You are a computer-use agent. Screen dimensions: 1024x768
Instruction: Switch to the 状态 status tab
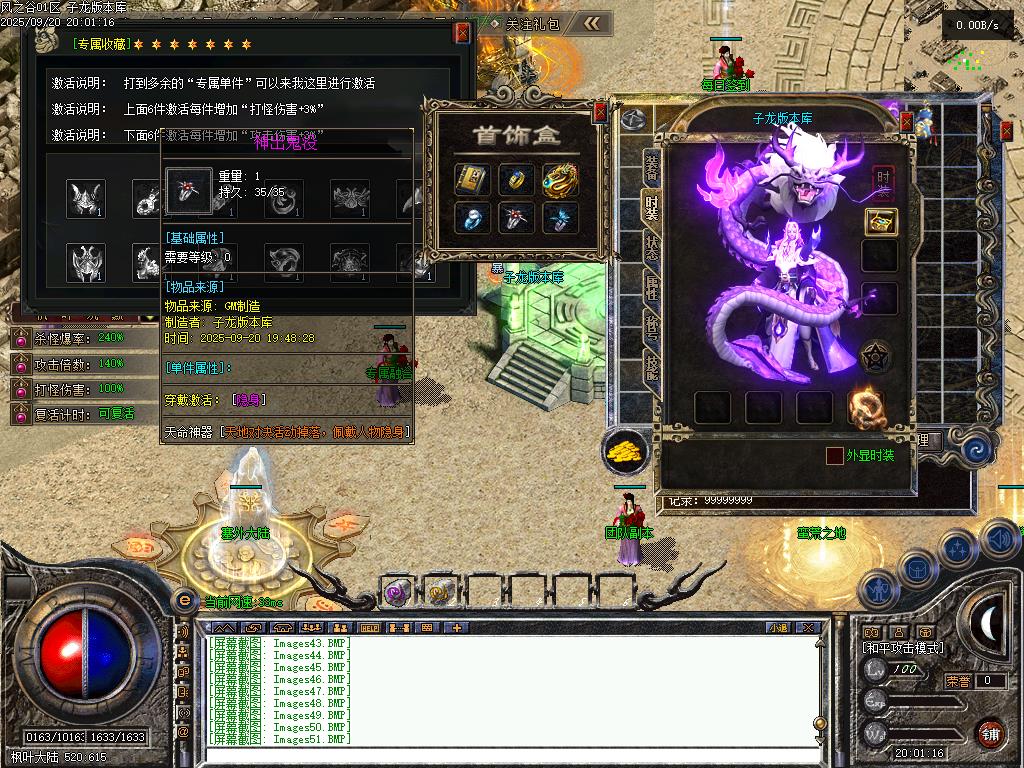coord(651,248)
